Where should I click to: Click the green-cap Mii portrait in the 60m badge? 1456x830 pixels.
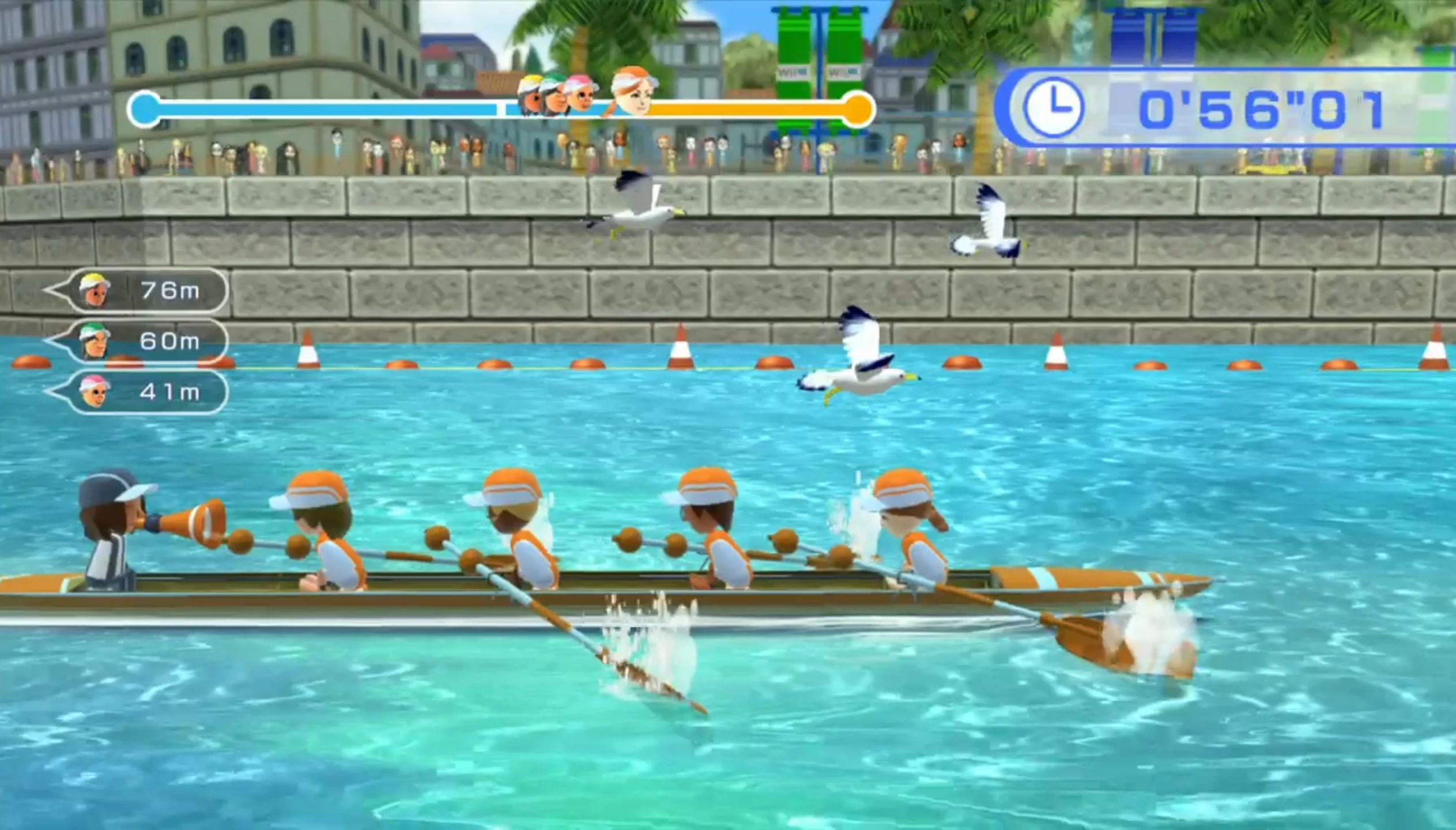tap(96, 342)
